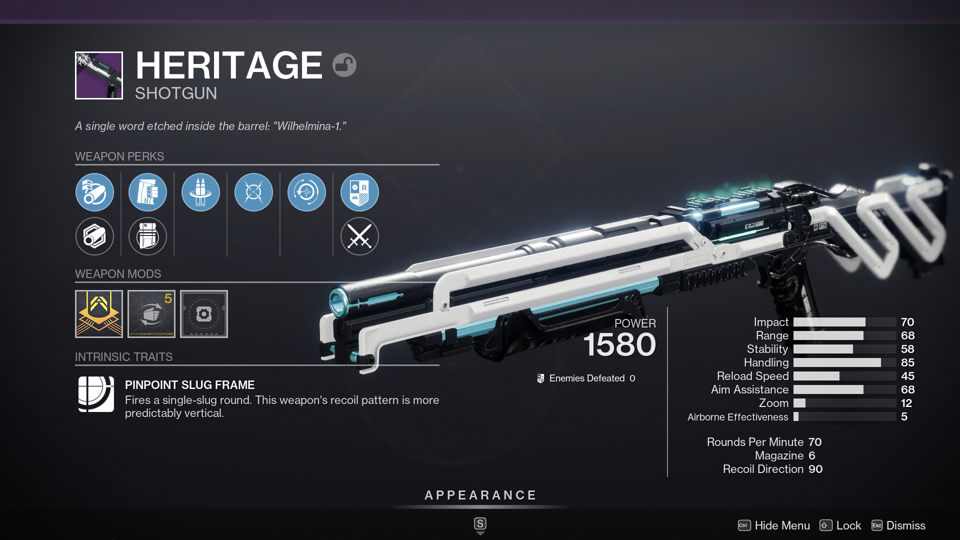Dismiss the weapon details screen
Image resolution: width=960 pixels, height=540 pixels.
point(897,525)
